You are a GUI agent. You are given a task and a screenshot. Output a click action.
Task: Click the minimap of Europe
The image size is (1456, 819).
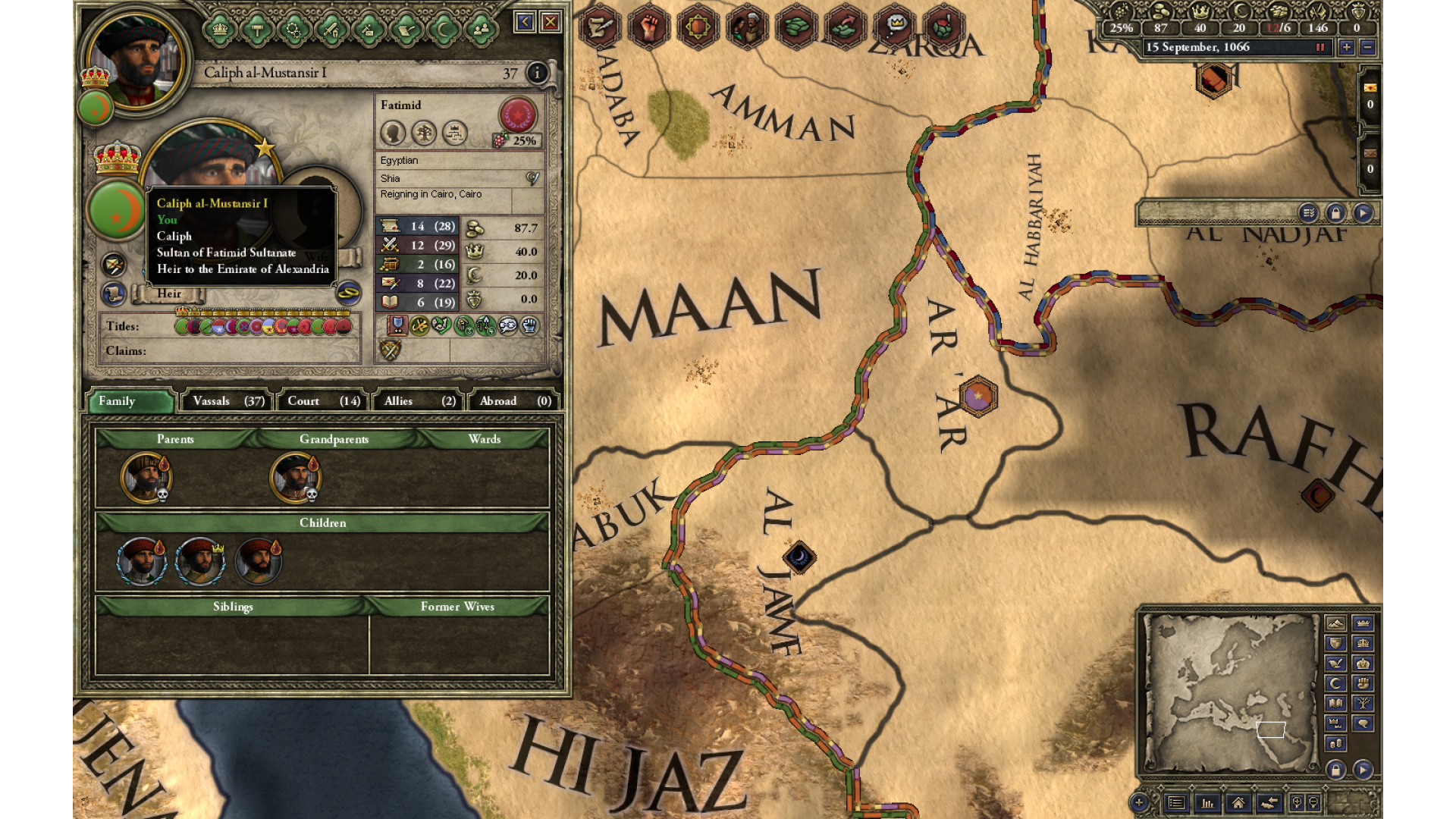[1230, 692]
